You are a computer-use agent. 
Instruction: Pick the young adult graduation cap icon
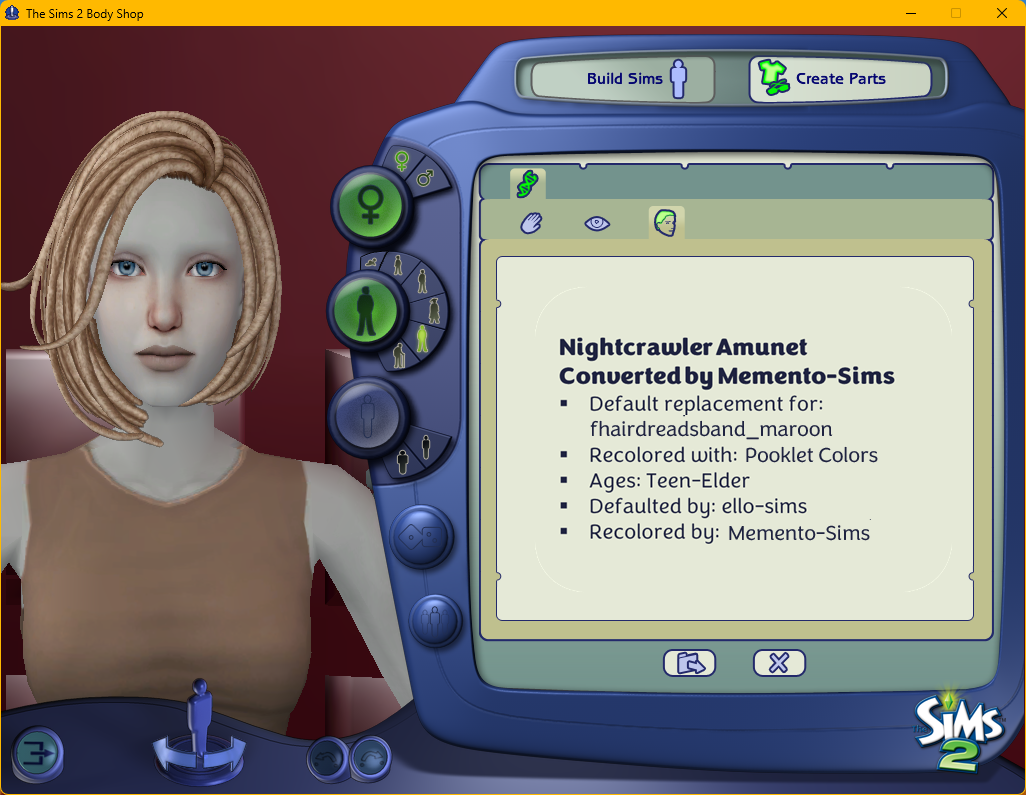click(x=435, y=308)
